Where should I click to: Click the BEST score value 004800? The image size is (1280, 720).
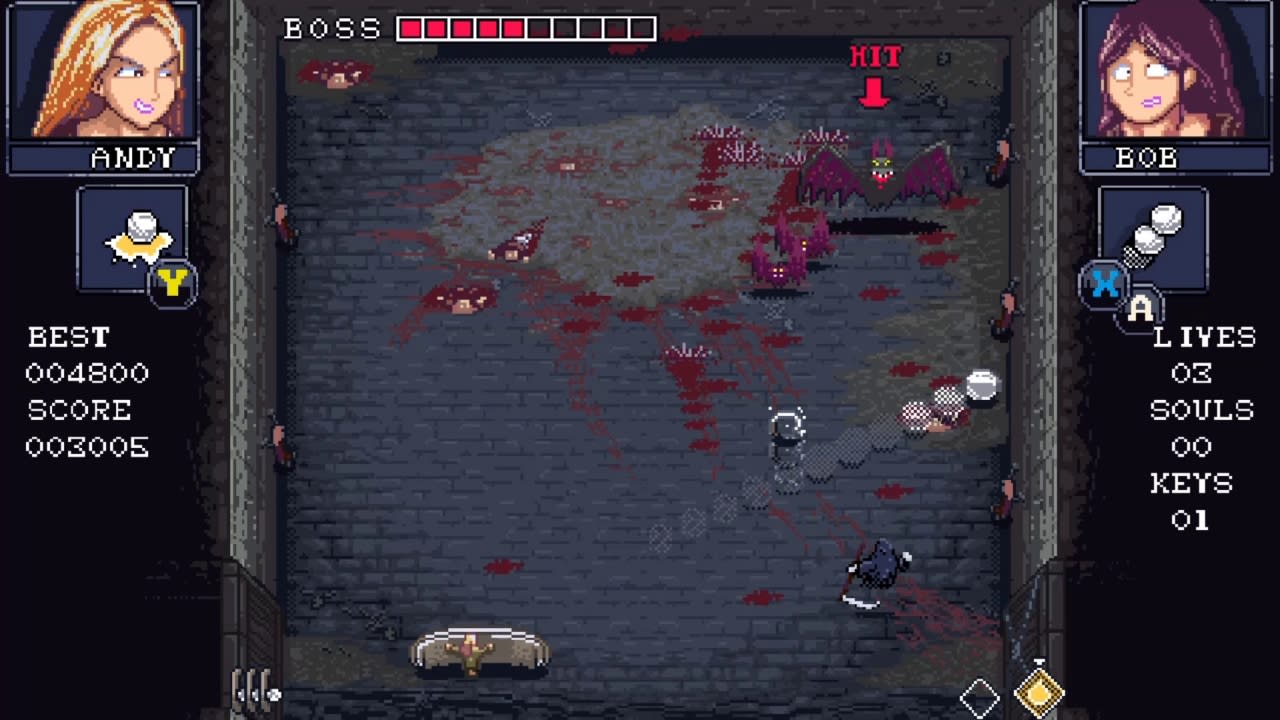[x=86, y=373]
